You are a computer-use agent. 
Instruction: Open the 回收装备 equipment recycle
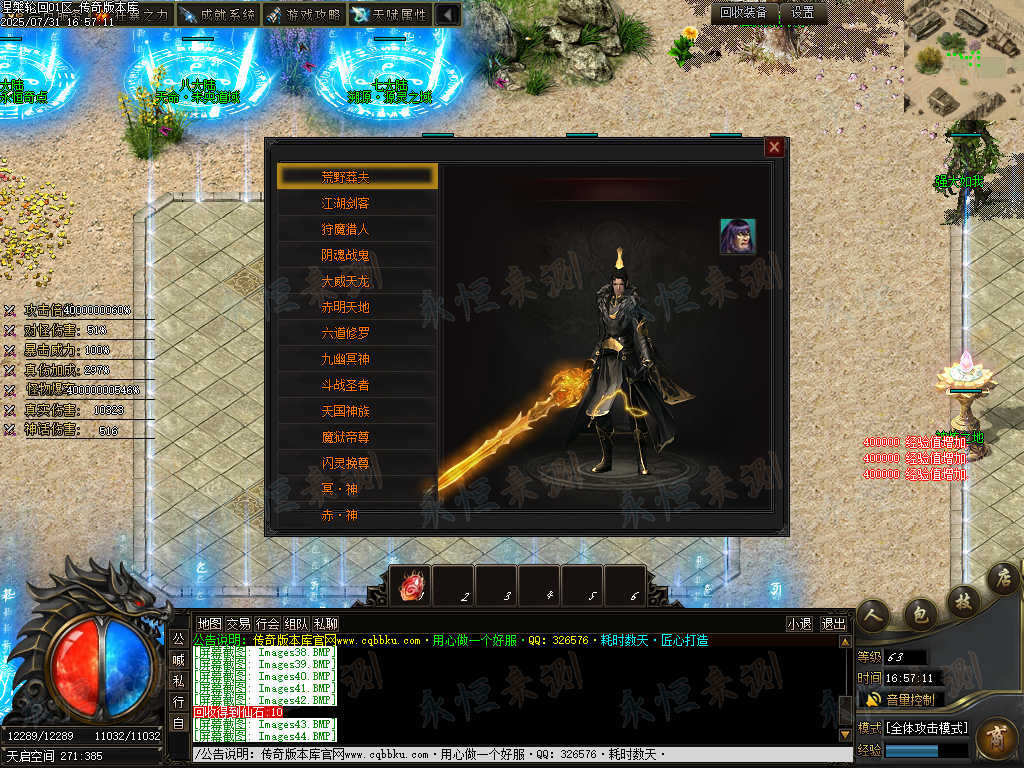point(744,13)
